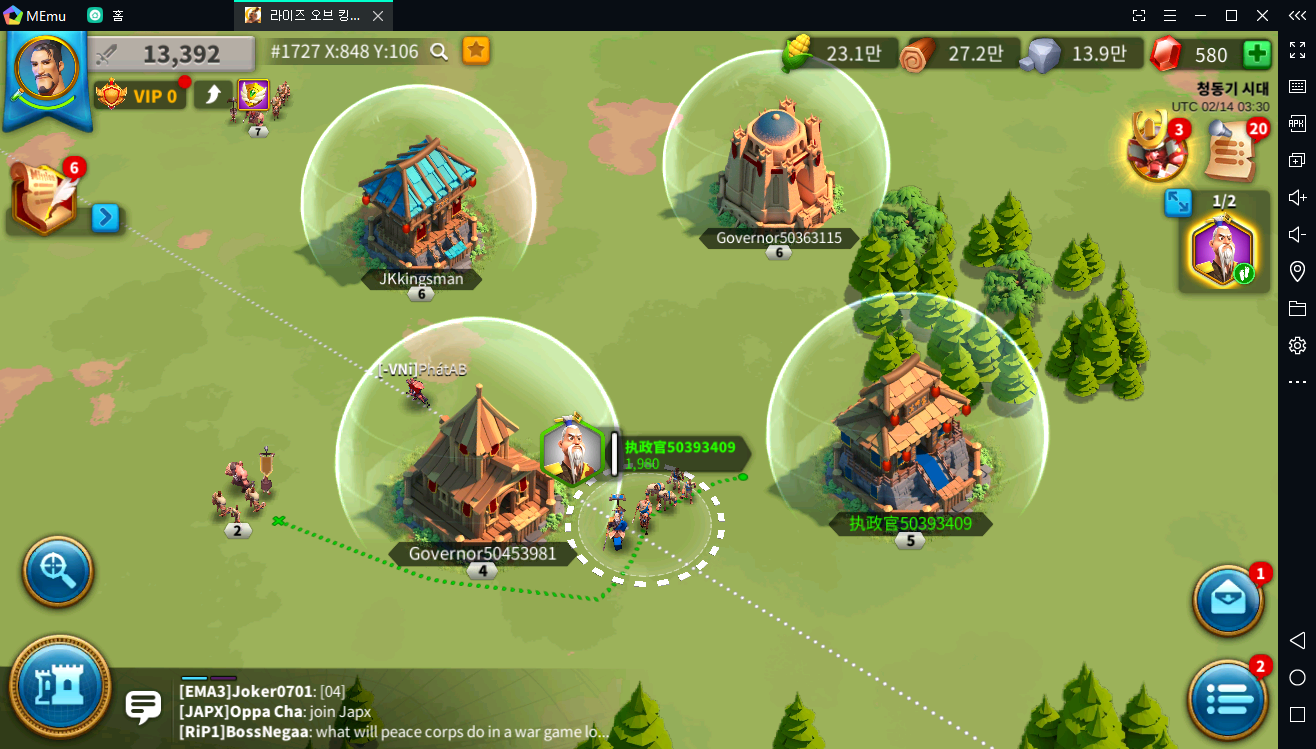This screenshot has height=749, width=1316.
Task: Collapse the march queue panel
Action: [1178, 203]
